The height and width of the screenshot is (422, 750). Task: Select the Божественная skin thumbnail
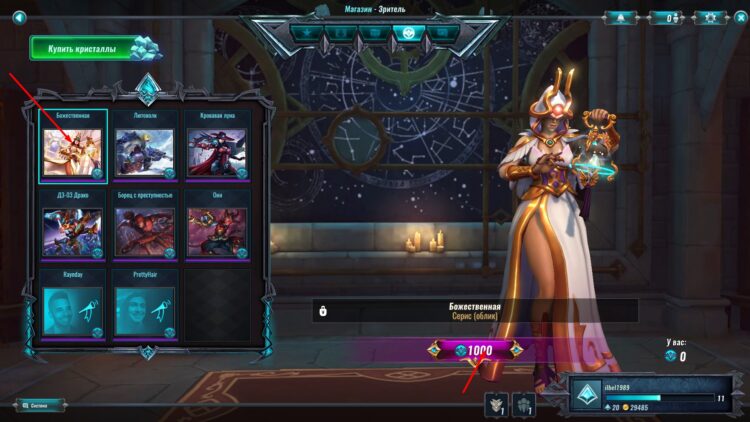click(x=72, y=150)
